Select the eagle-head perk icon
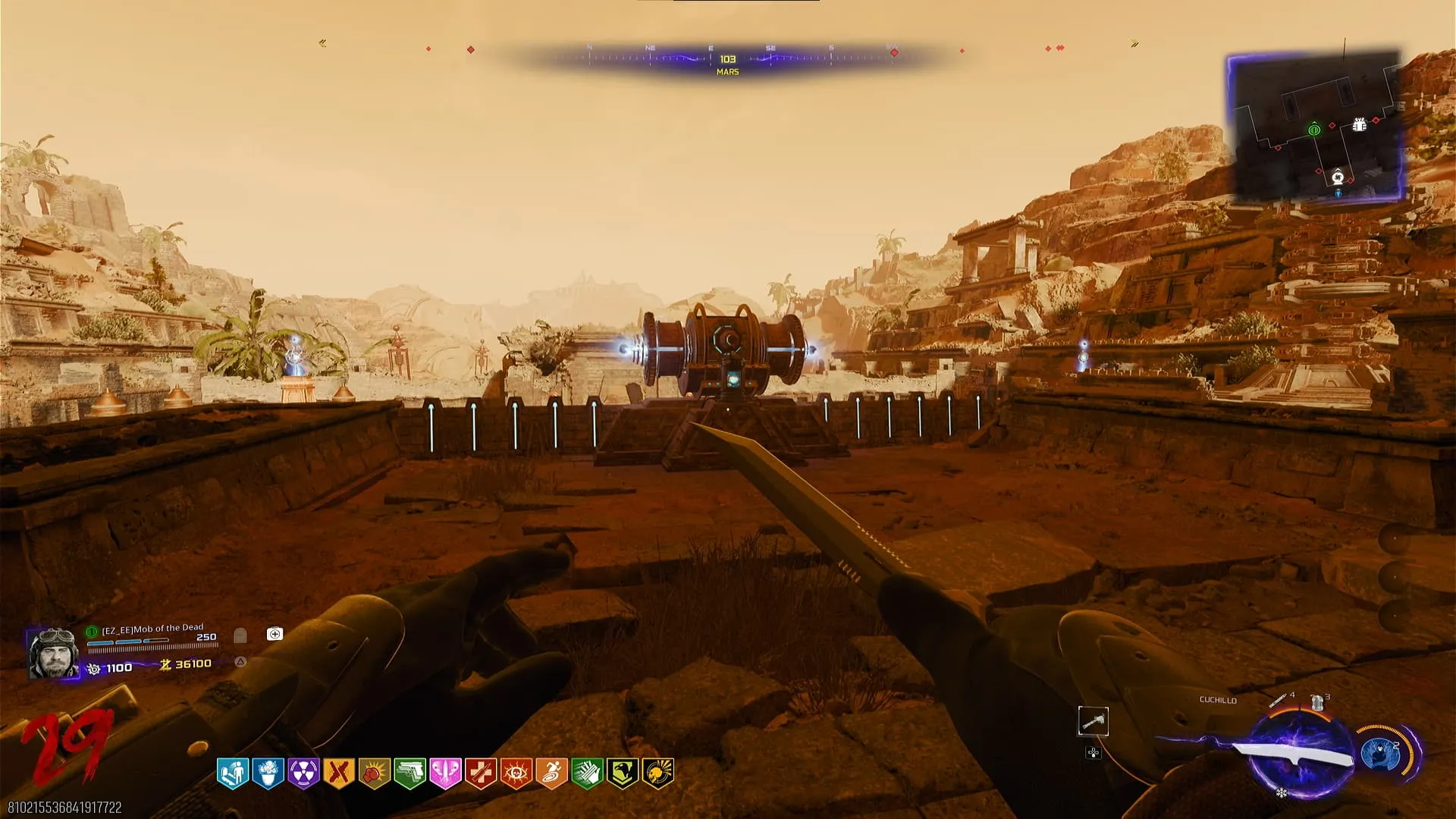This screenshot has height=819, width=1456. [622, 773]
